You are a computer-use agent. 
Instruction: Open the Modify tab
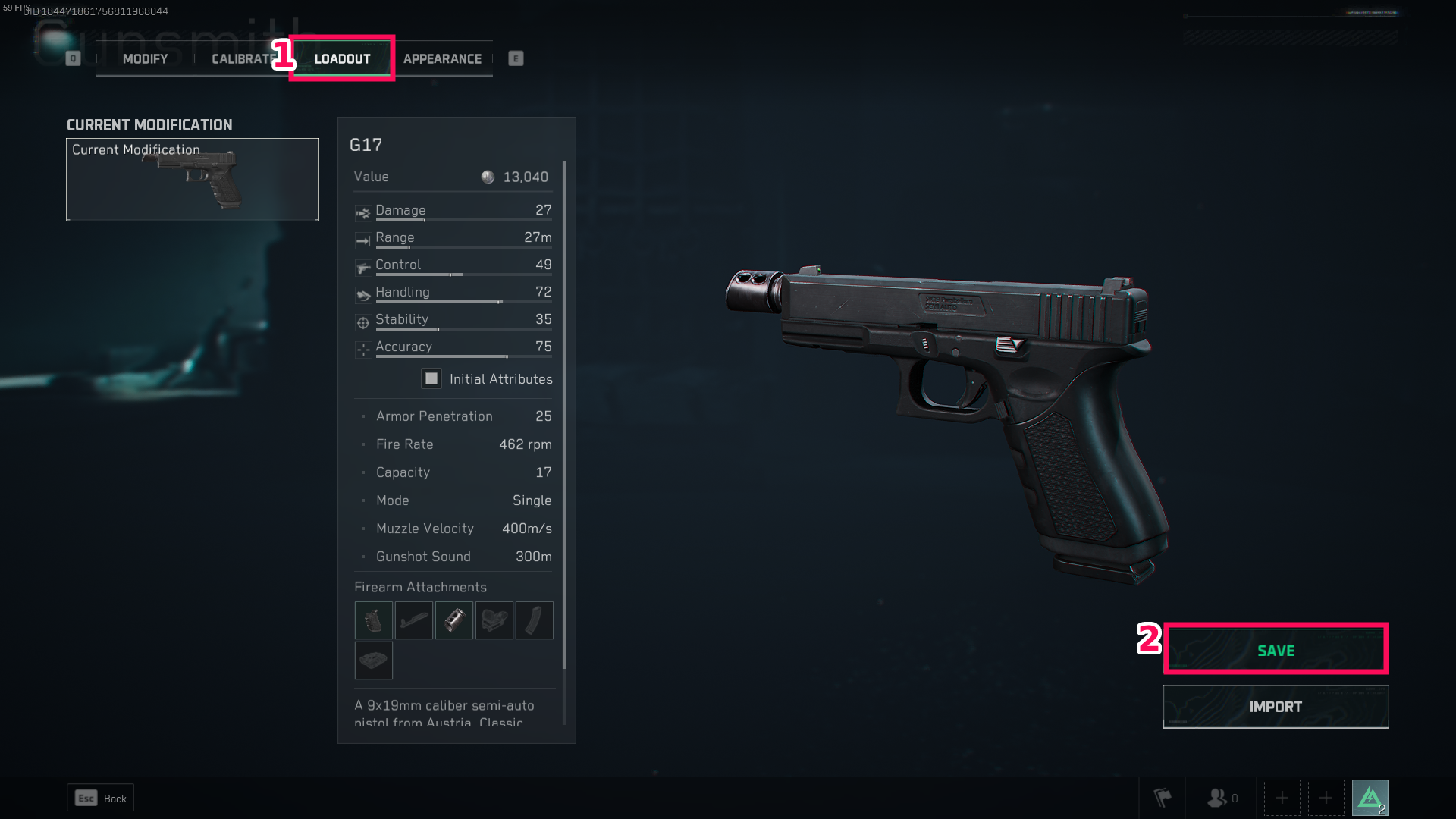(144, 58)
